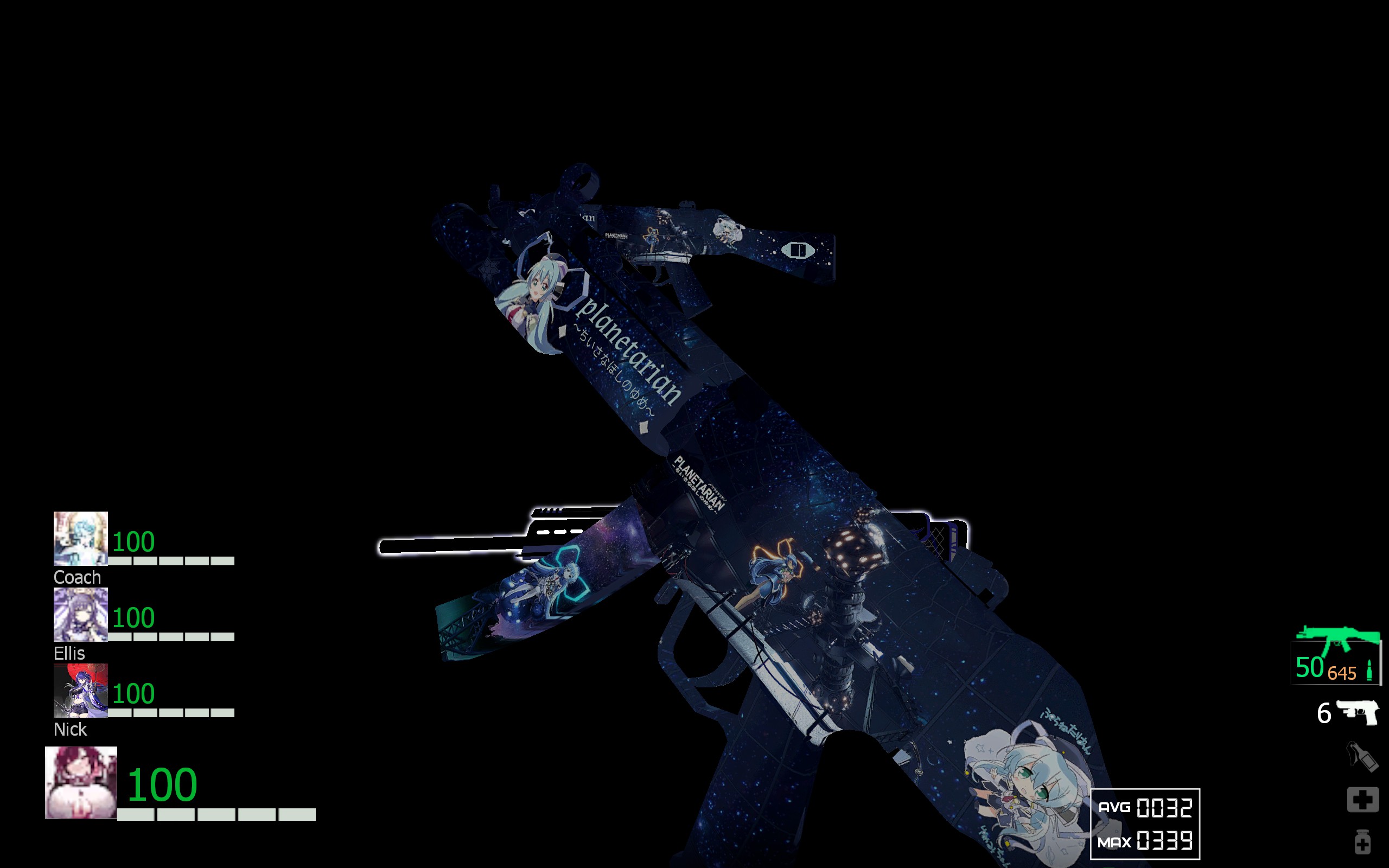Select Ellis's teammate portrait
This screenshot has height=868, width=1389.
point(80,614)
